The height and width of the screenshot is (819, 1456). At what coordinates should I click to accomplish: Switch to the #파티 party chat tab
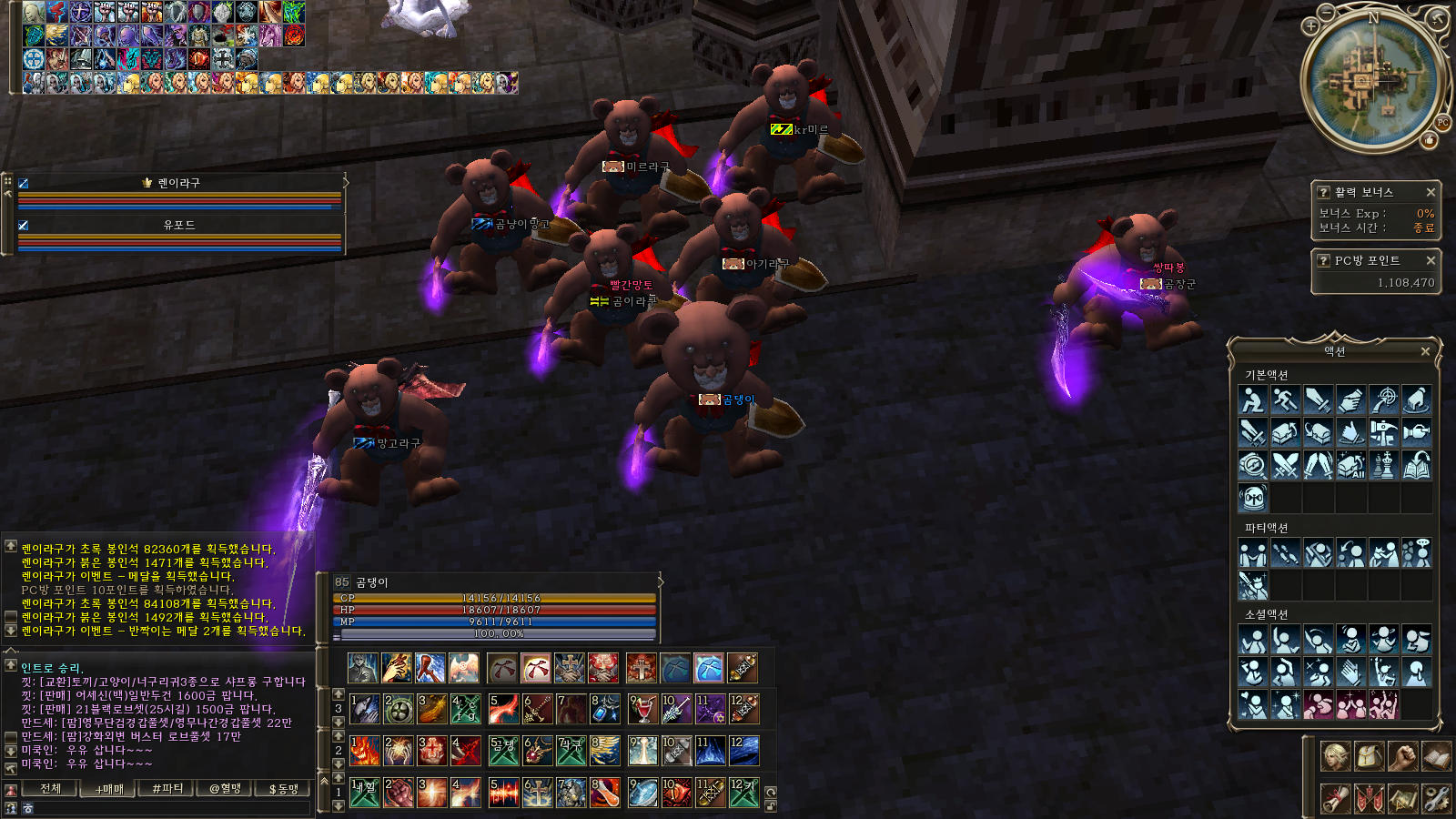click(x=167, y=788)
